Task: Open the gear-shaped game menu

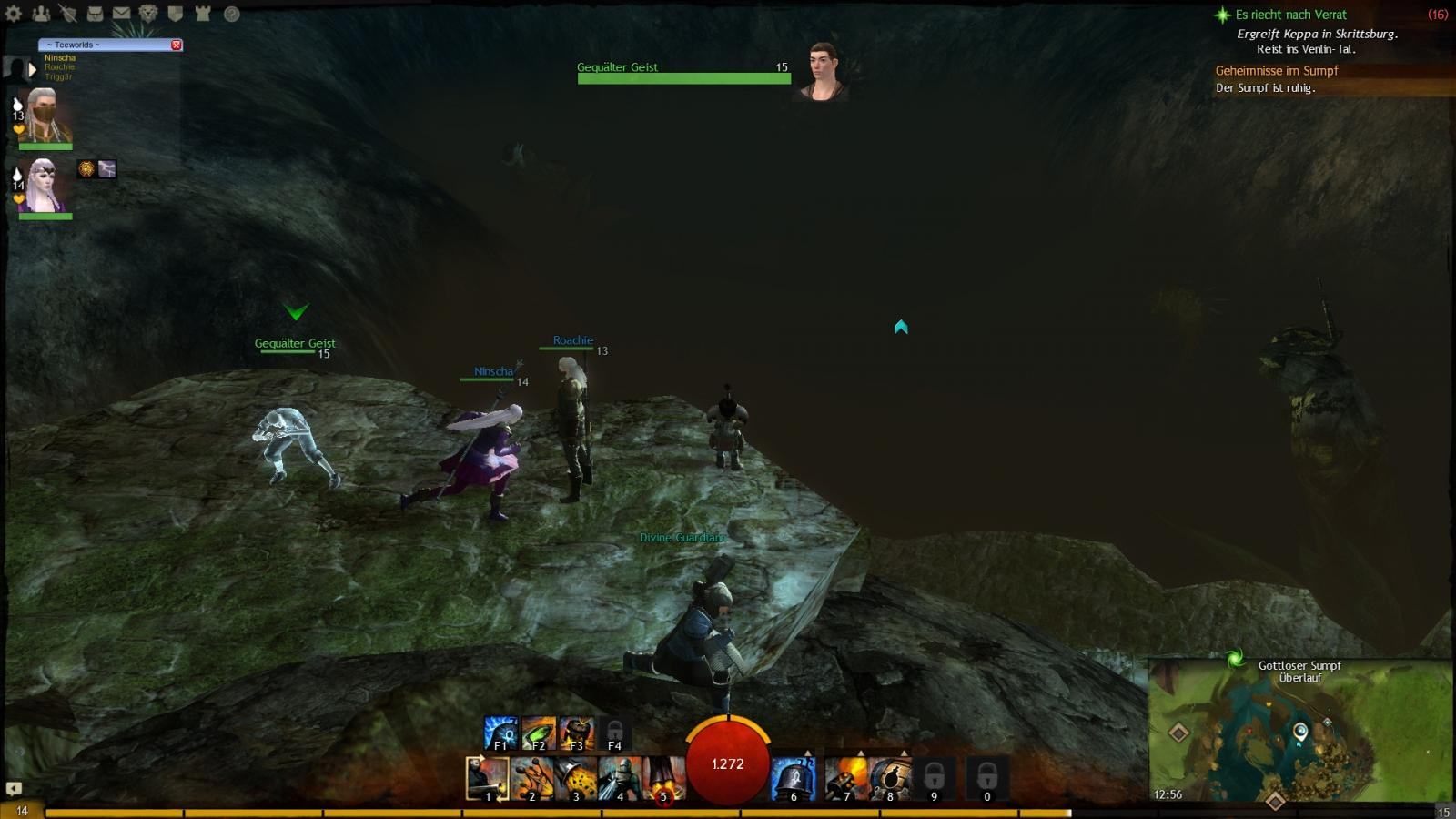Action: coord(14,14)
